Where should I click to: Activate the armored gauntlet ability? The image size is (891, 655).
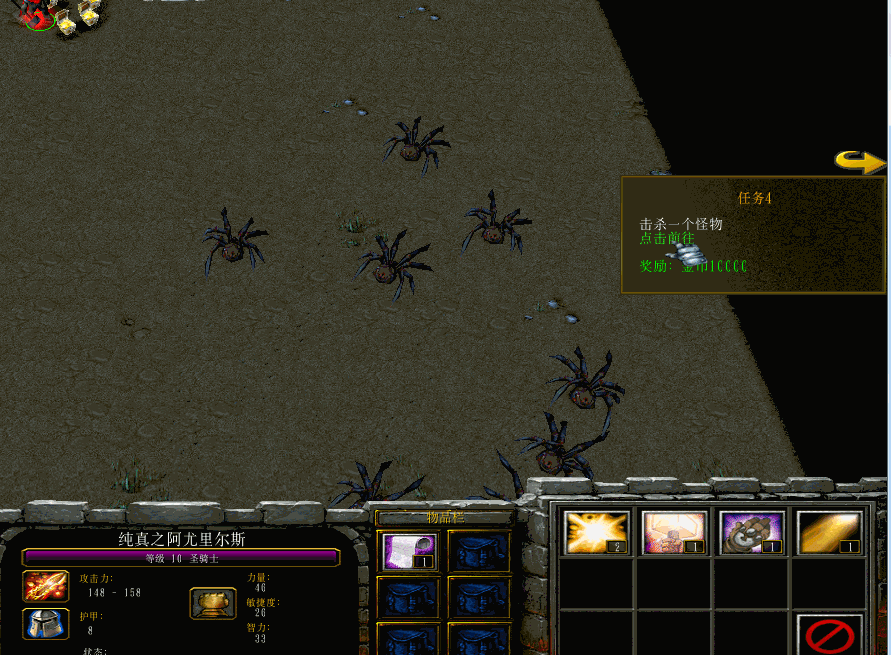tap(752, 532)
